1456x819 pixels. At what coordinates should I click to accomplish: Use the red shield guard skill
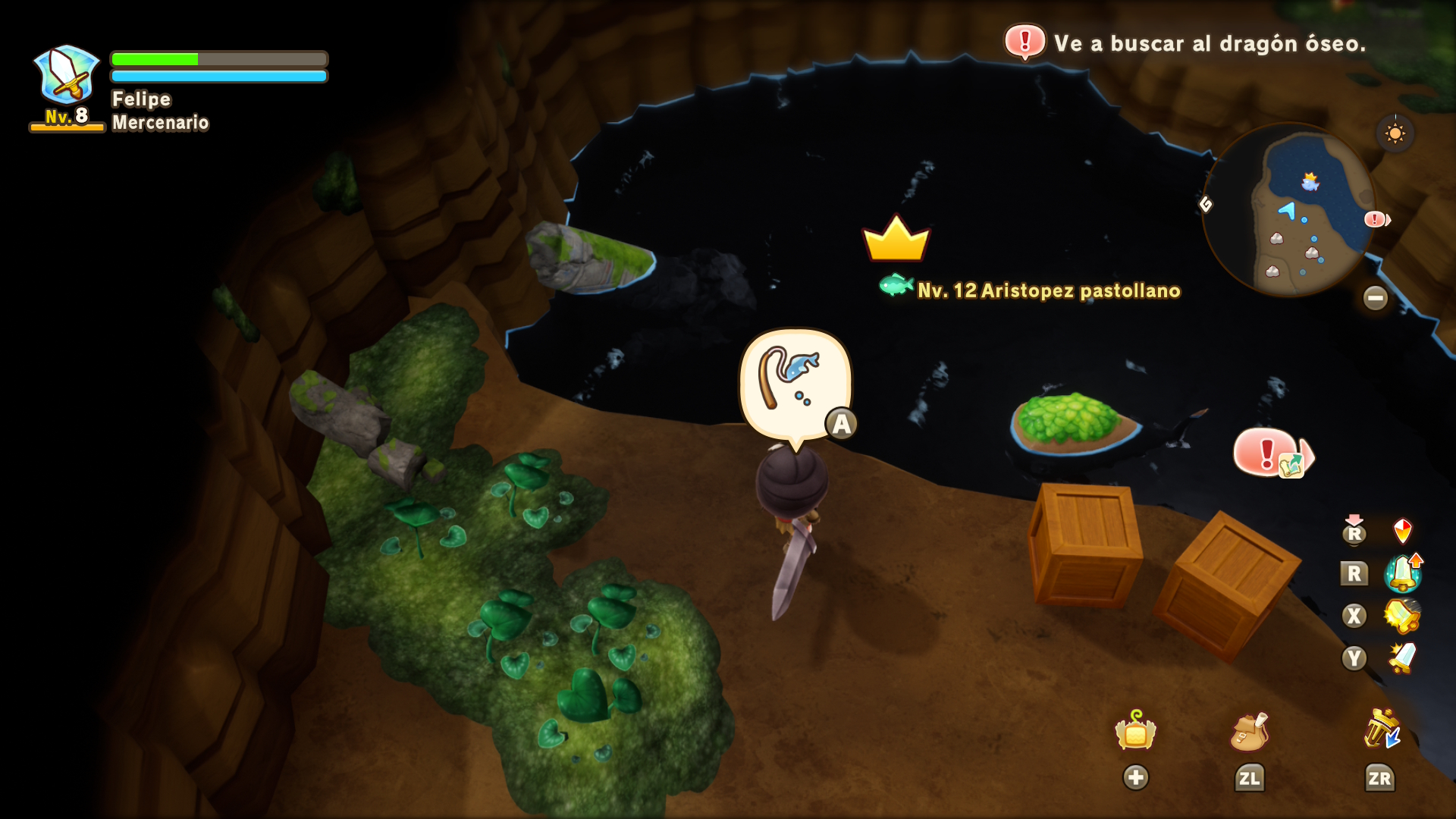click(x=1402, y=531)
